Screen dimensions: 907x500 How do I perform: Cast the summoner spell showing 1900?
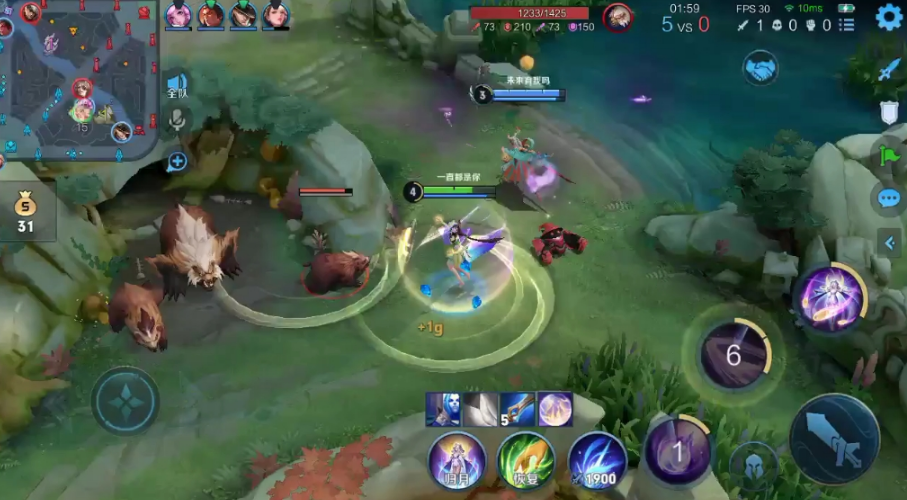(x=597, y=462)
